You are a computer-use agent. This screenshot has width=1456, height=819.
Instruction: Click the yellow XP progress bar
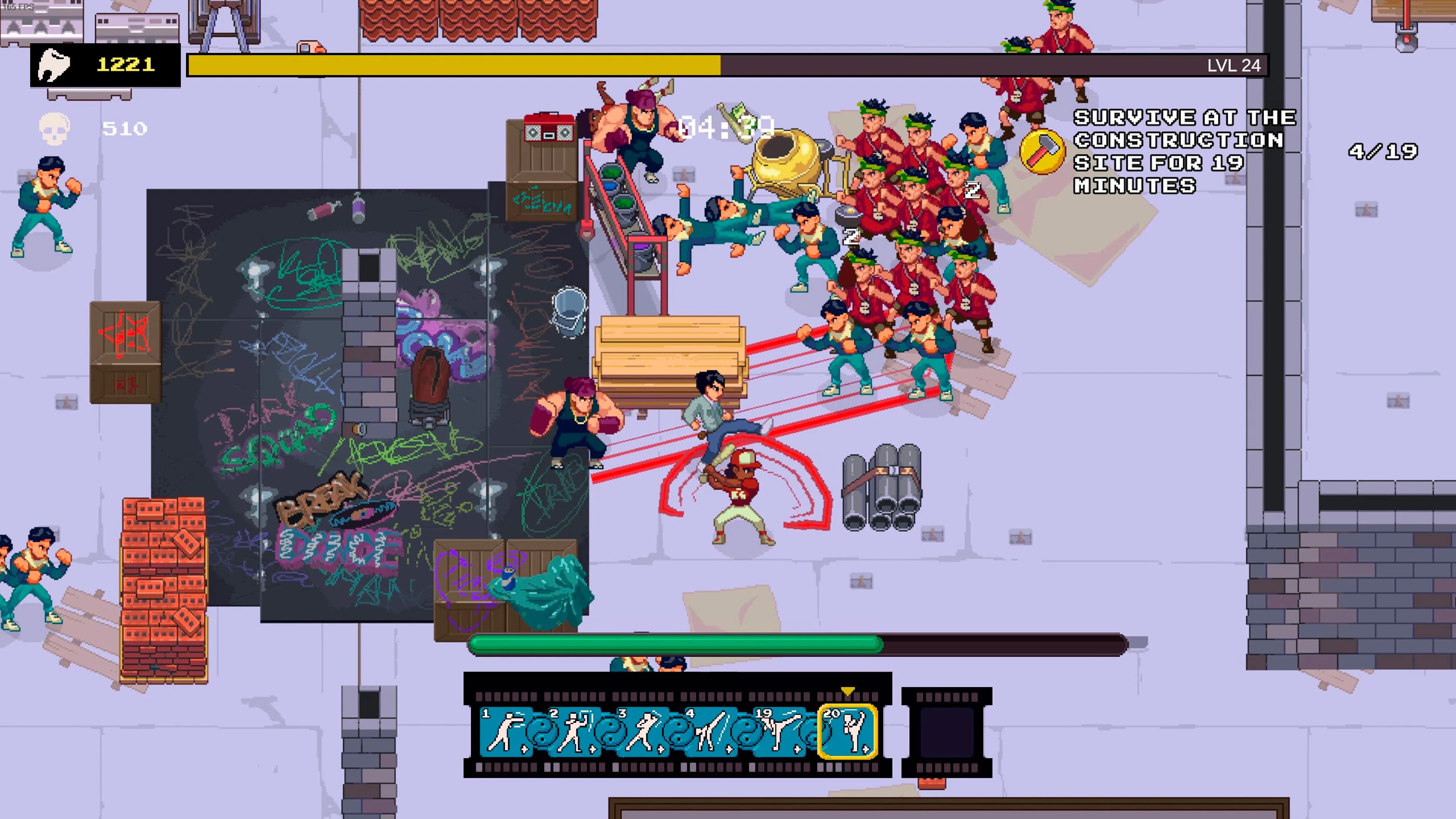point(452,66)
